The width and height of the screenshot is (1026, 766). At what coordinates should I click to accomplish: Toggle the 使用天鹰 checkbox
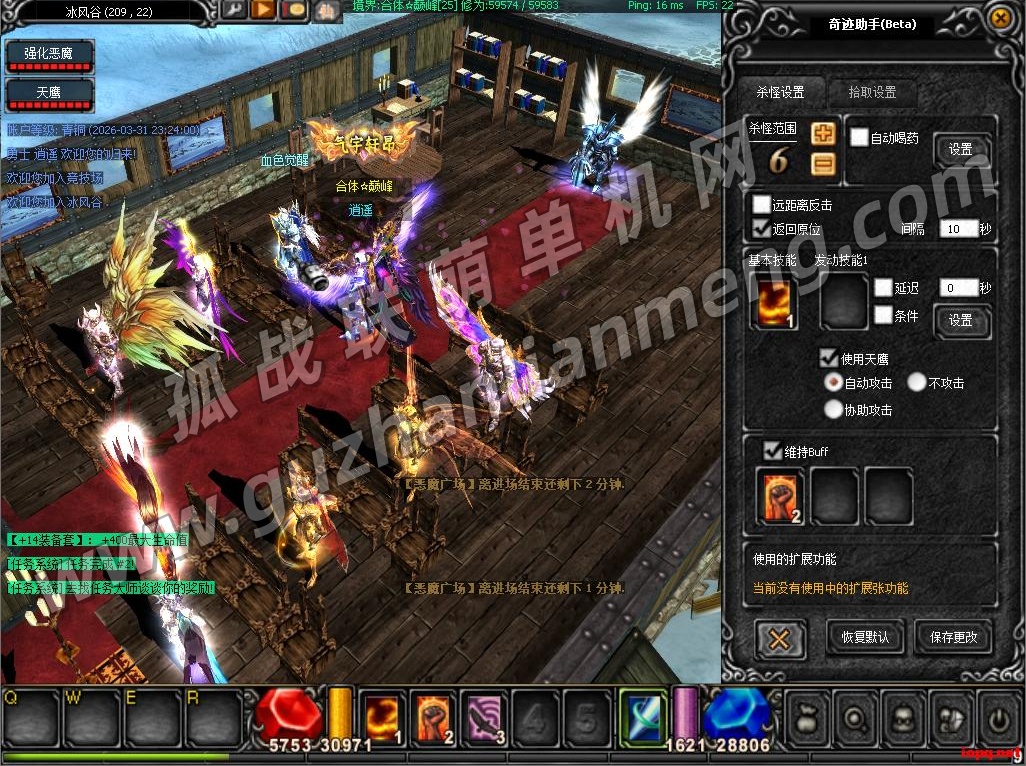tap(829, 358)
